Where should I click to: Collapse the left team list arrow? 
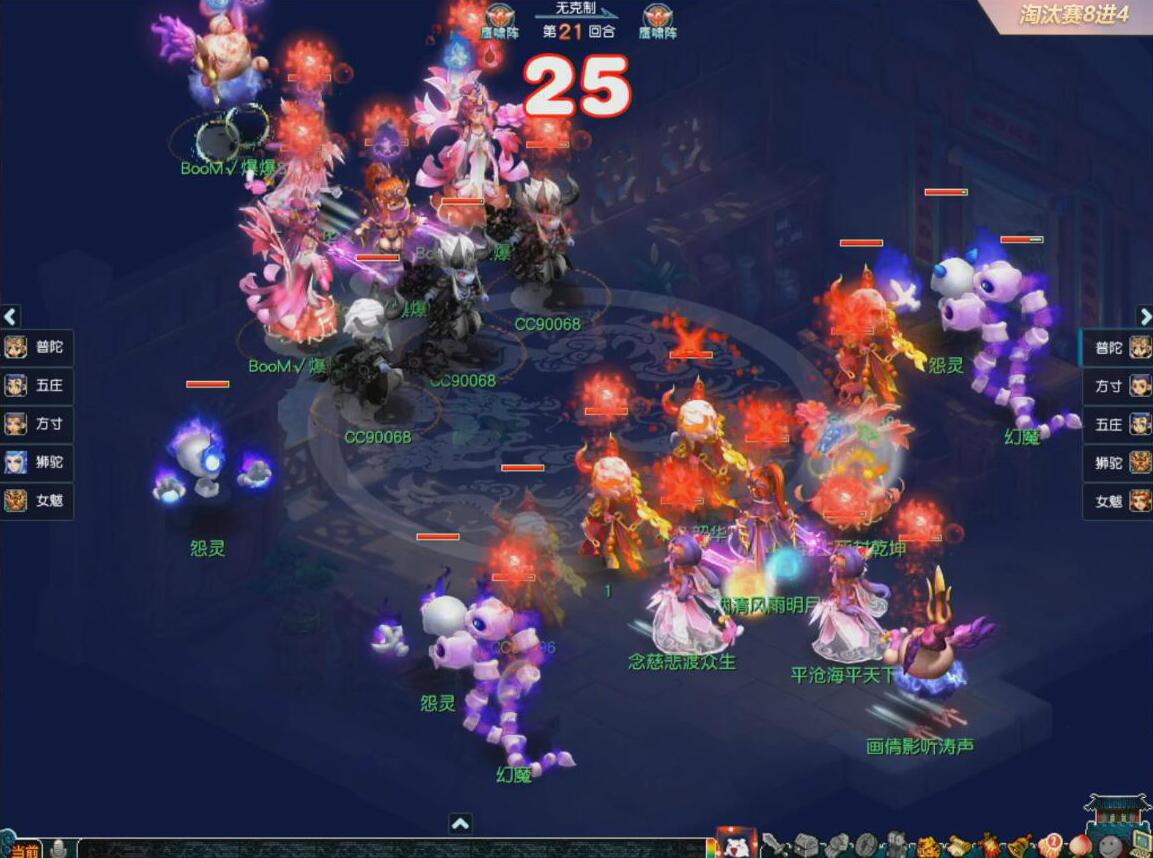(x=11, y=317)
